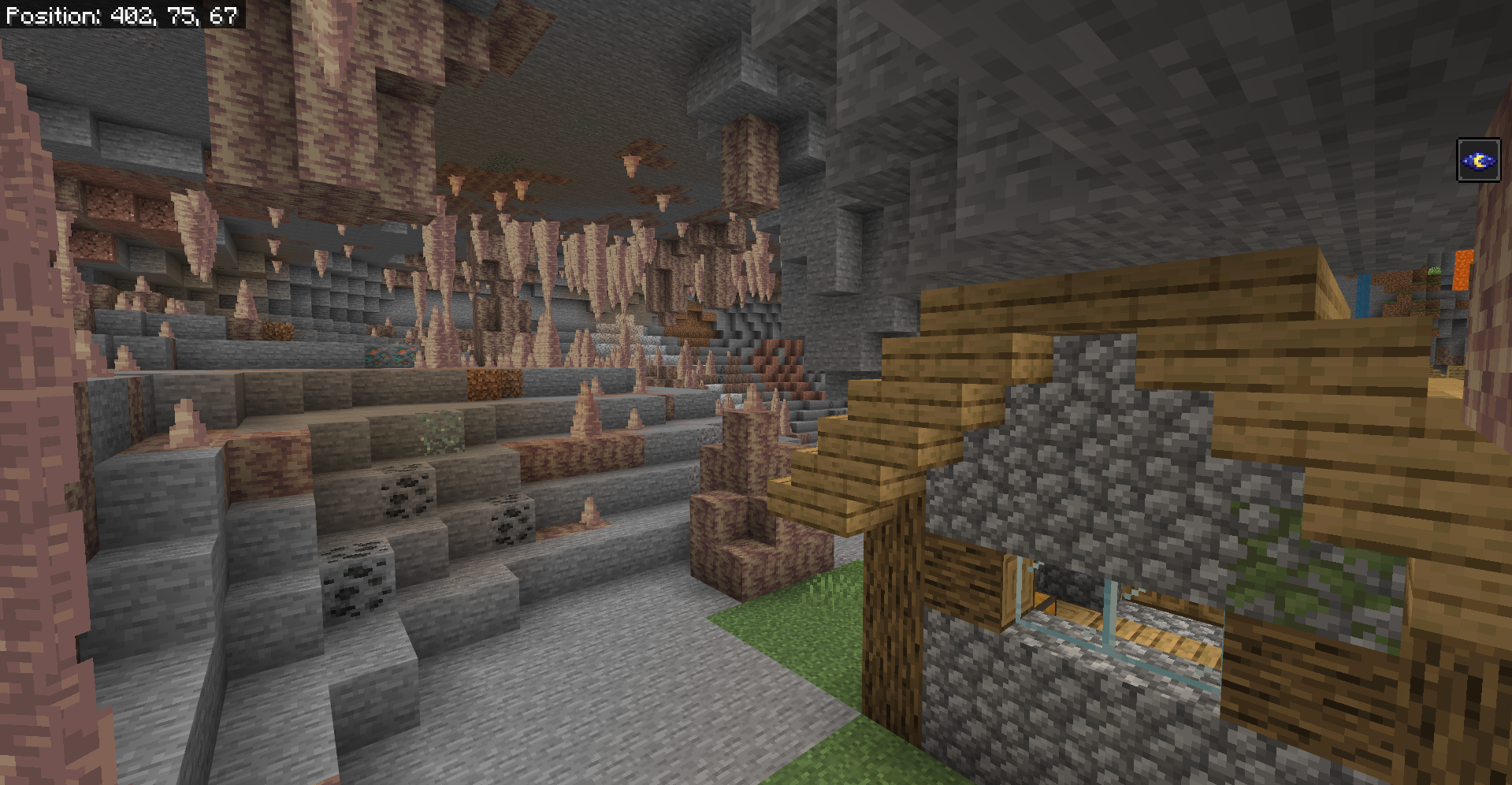Click the lava glow at the right edge
Image resolution: width=1512 pixels, height=785 pixels.
pyautogui.click(x=1462, y=268)
